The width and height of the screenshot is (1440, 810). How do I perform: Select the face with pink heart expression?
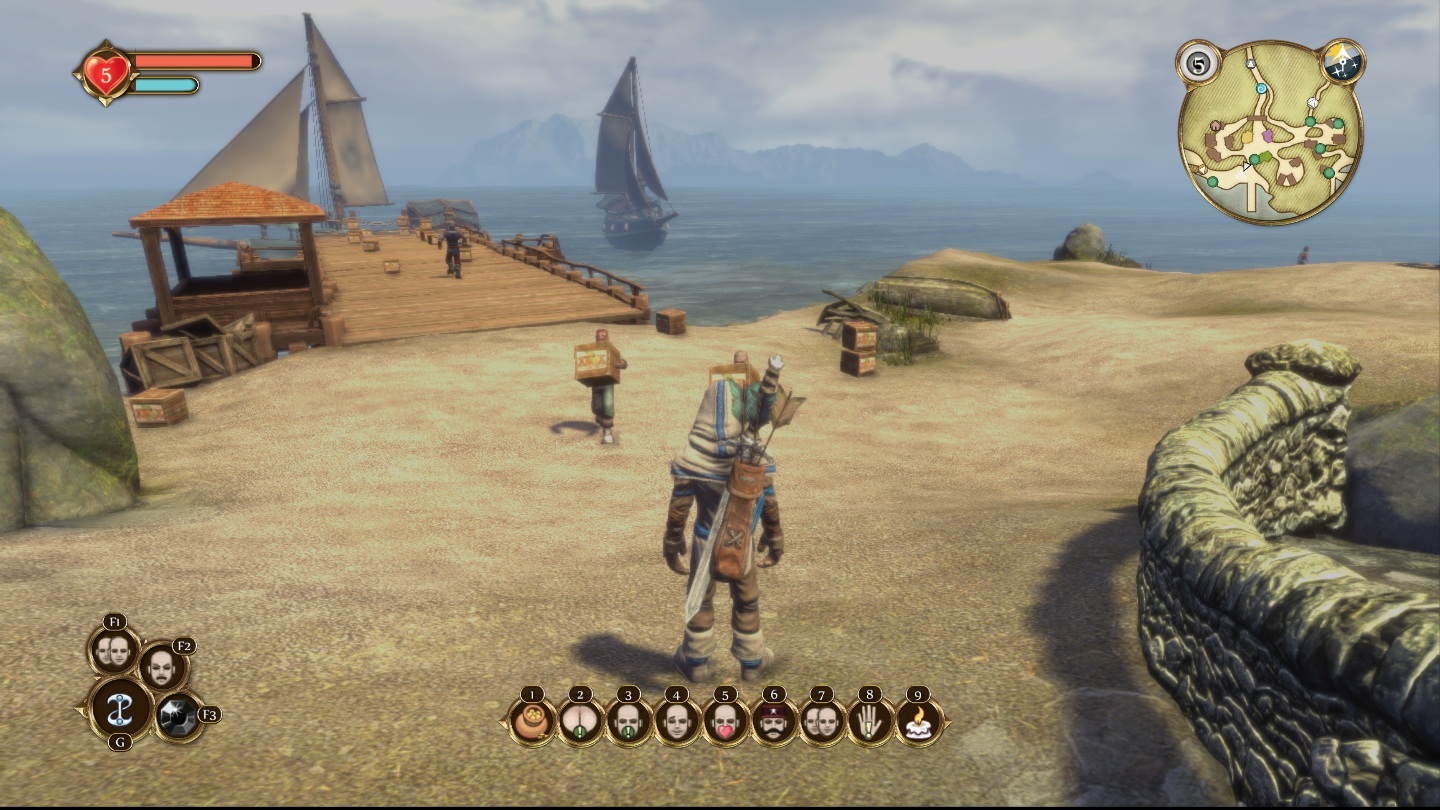[x=725, y=721]
